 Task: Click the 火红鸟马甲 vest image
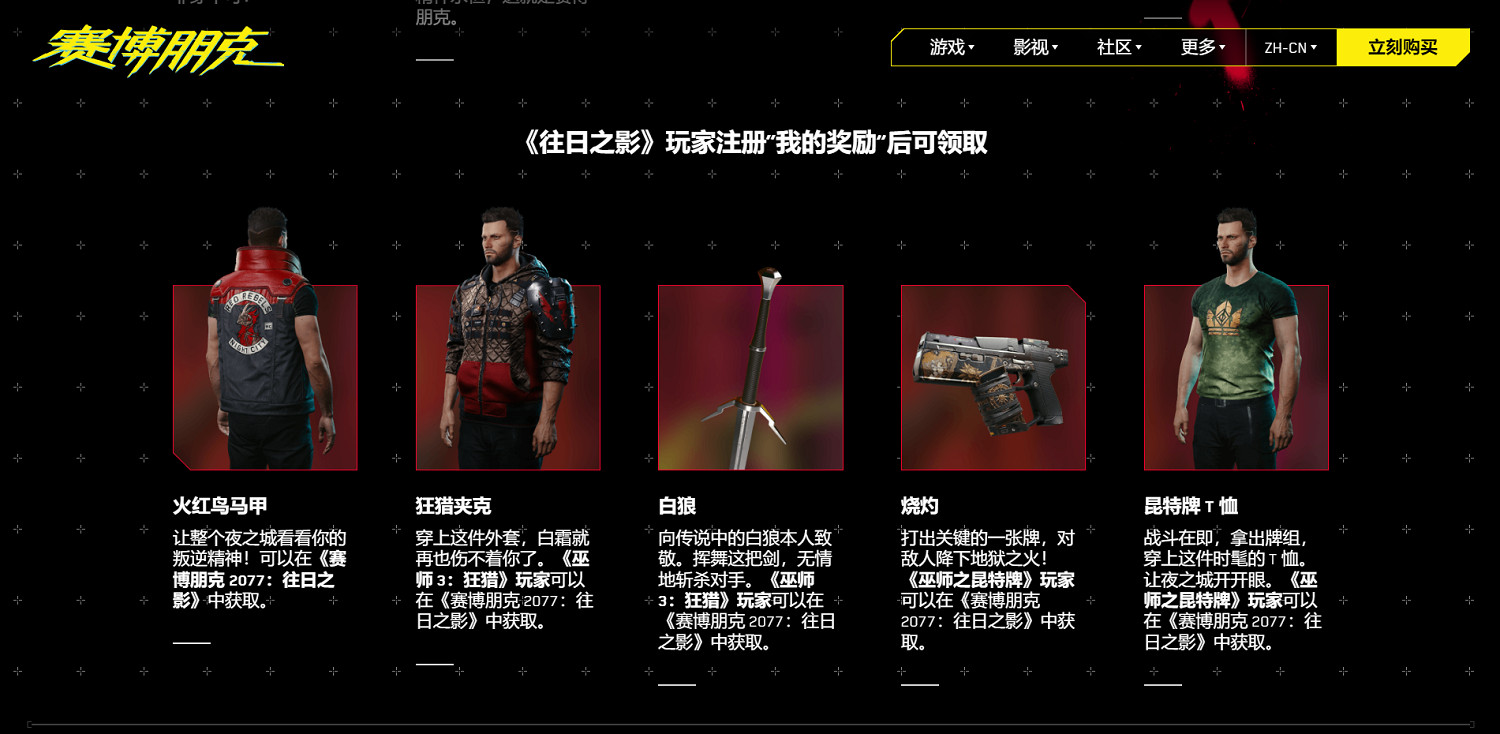coord(265,377)
